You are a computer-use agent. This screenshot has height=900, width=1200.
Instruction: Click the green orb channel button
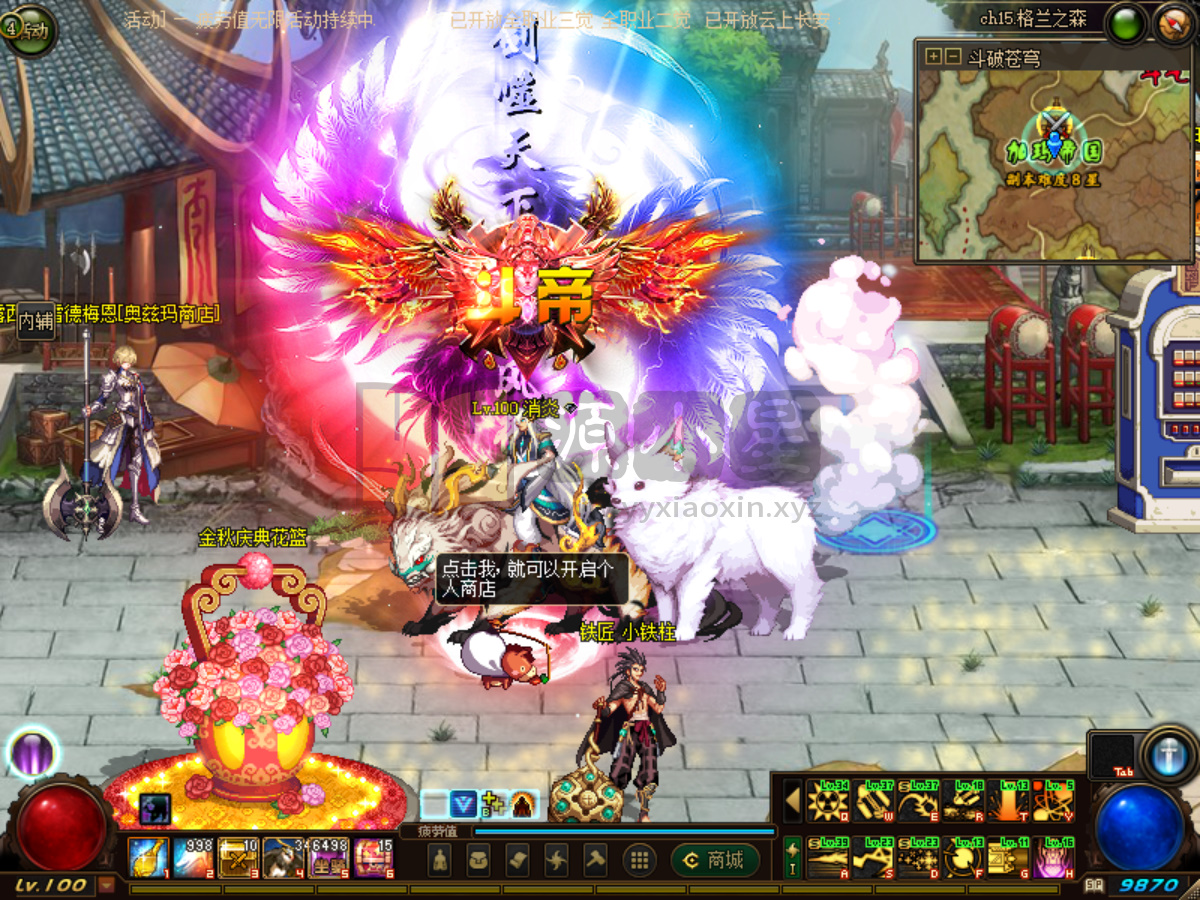pos(1125,23)
